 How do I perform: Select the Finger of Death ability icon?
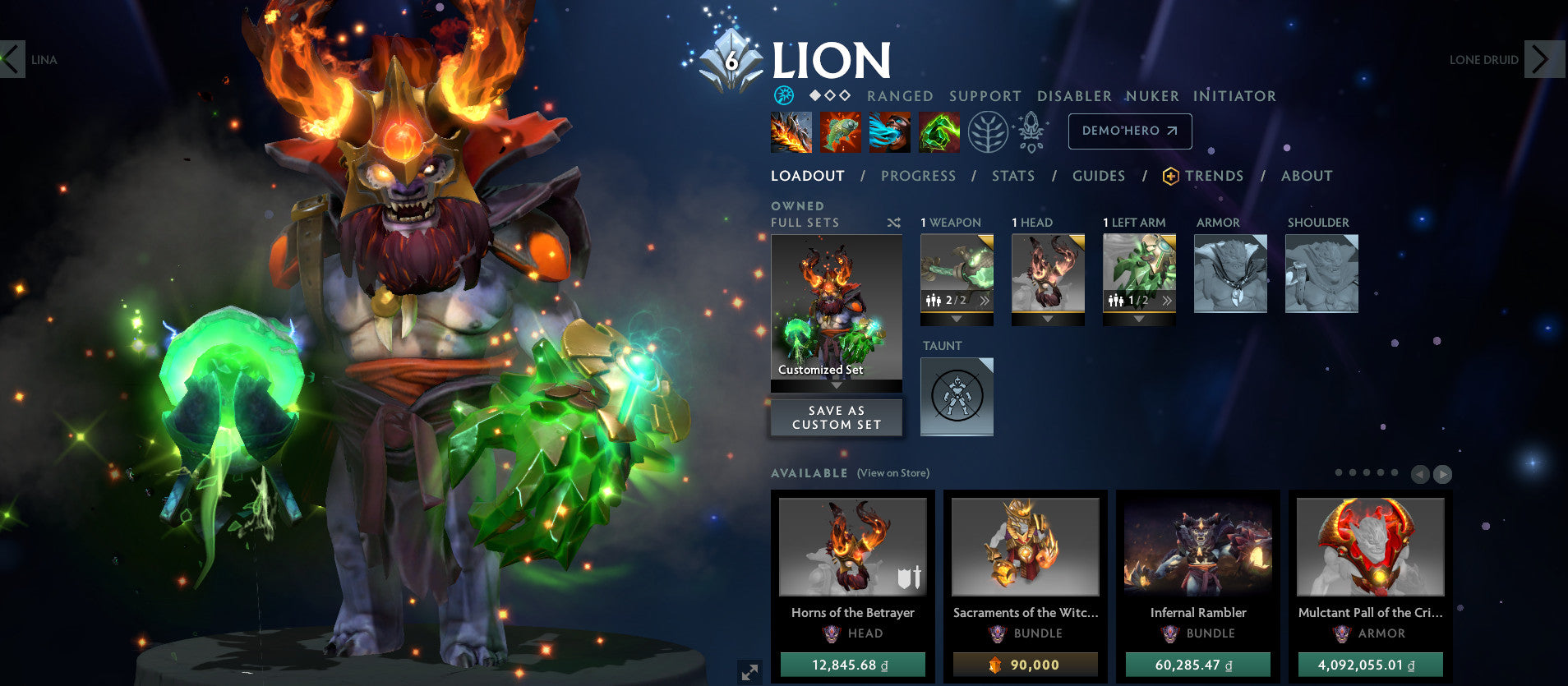click(x=939, y=131)
